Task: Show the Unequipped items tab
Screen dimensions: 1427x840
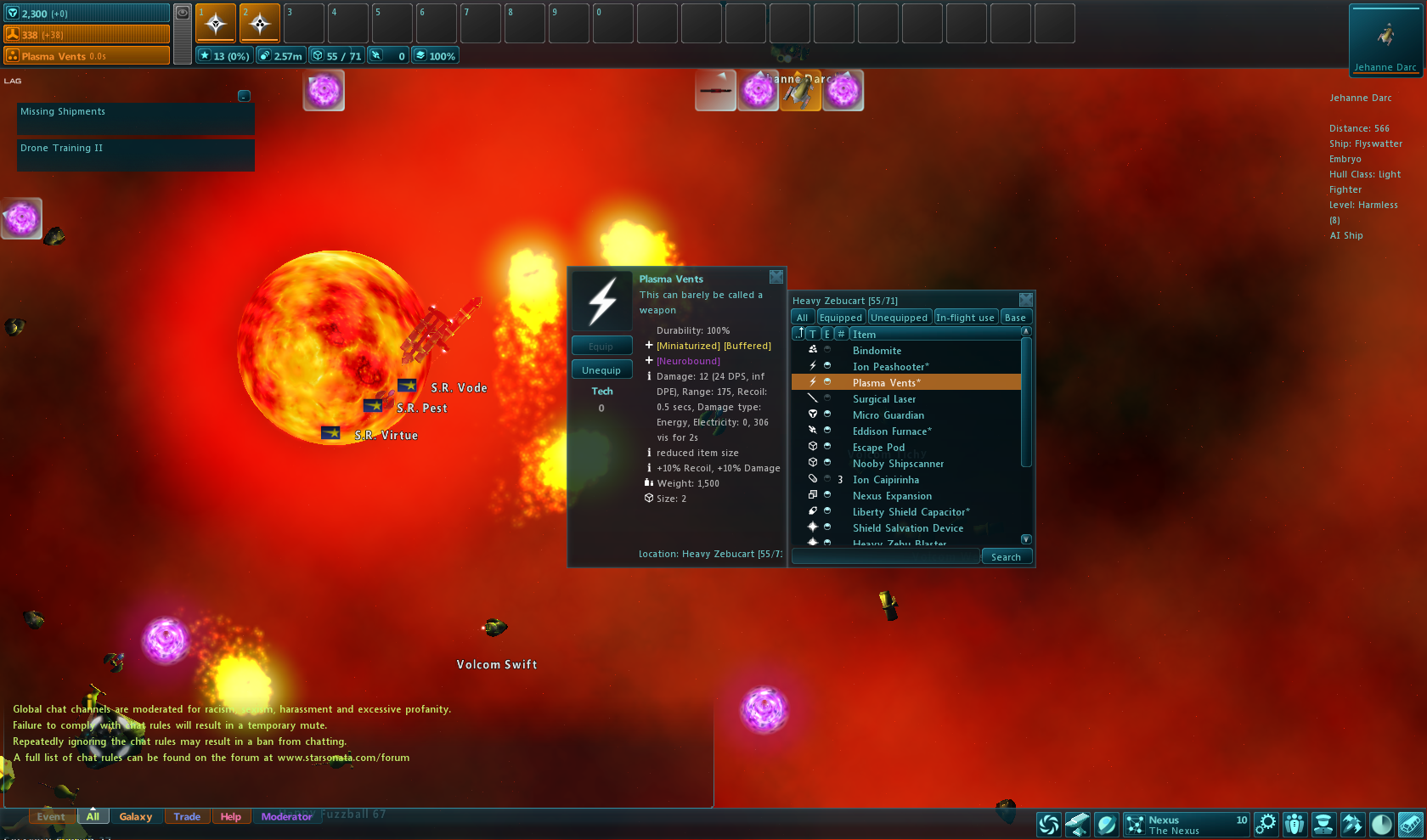Action: pyautogui.click(x=899, y=318)
